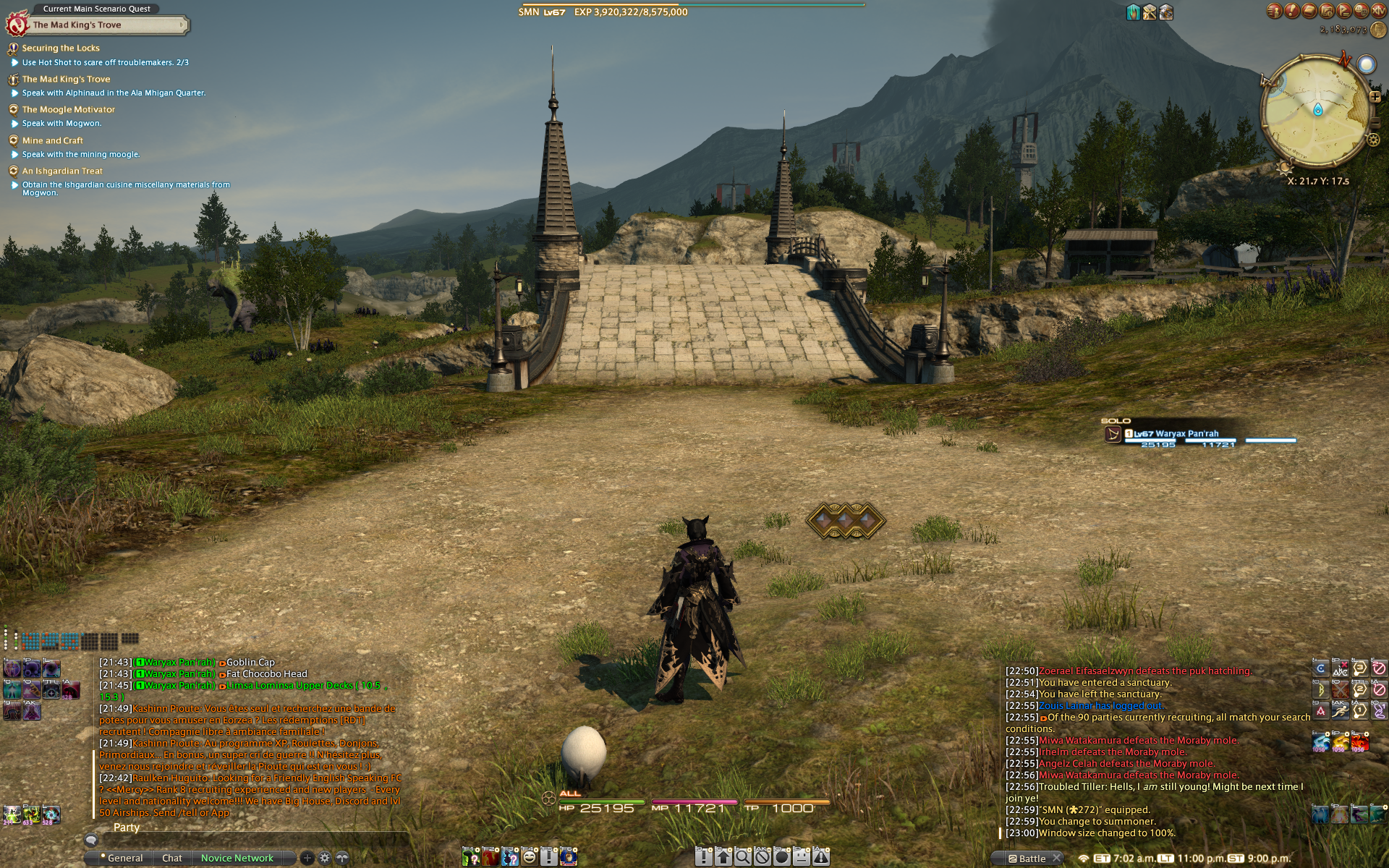Activate the sprint running-figure action
1389x868 pixels.
tap(1340, 712)
